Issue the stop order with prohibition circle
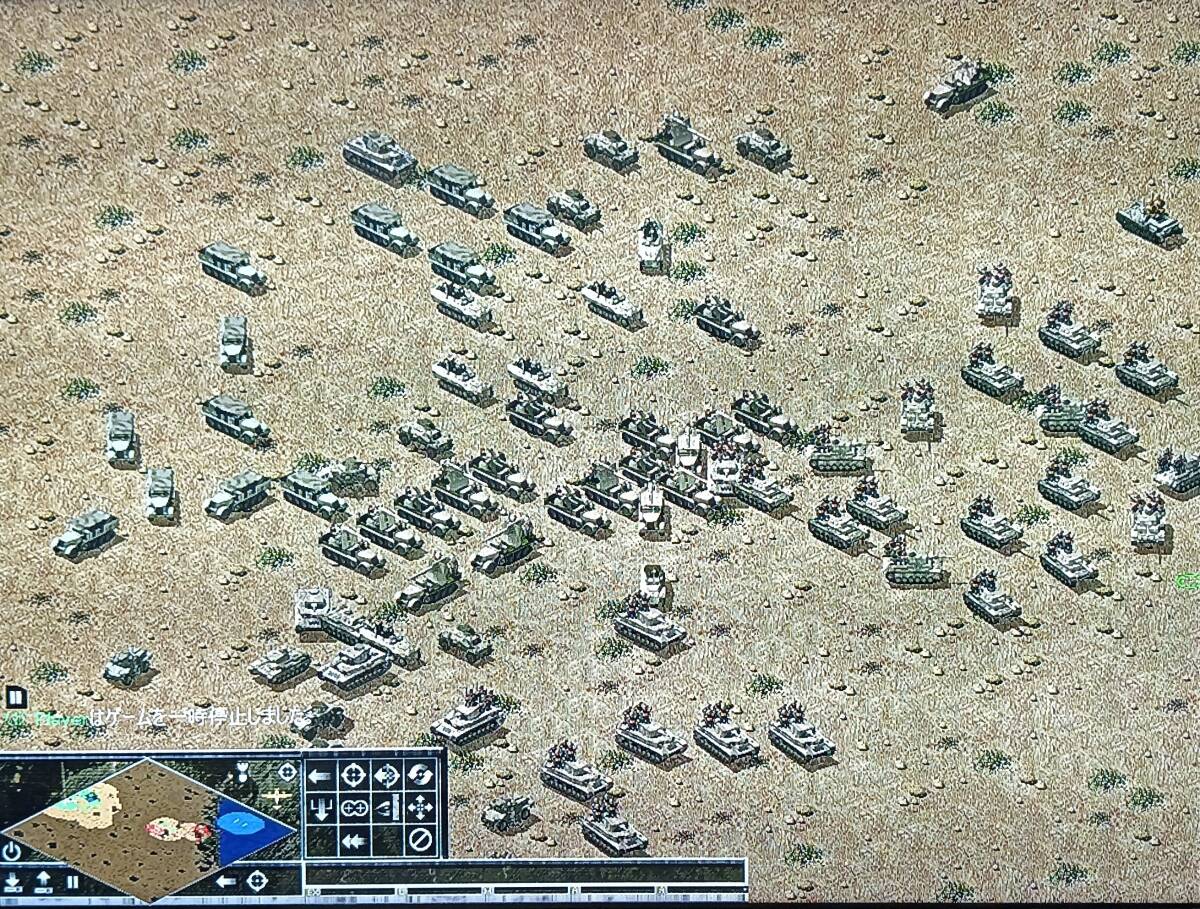This screenshot has width=1200, height=909. coord(421,840)
